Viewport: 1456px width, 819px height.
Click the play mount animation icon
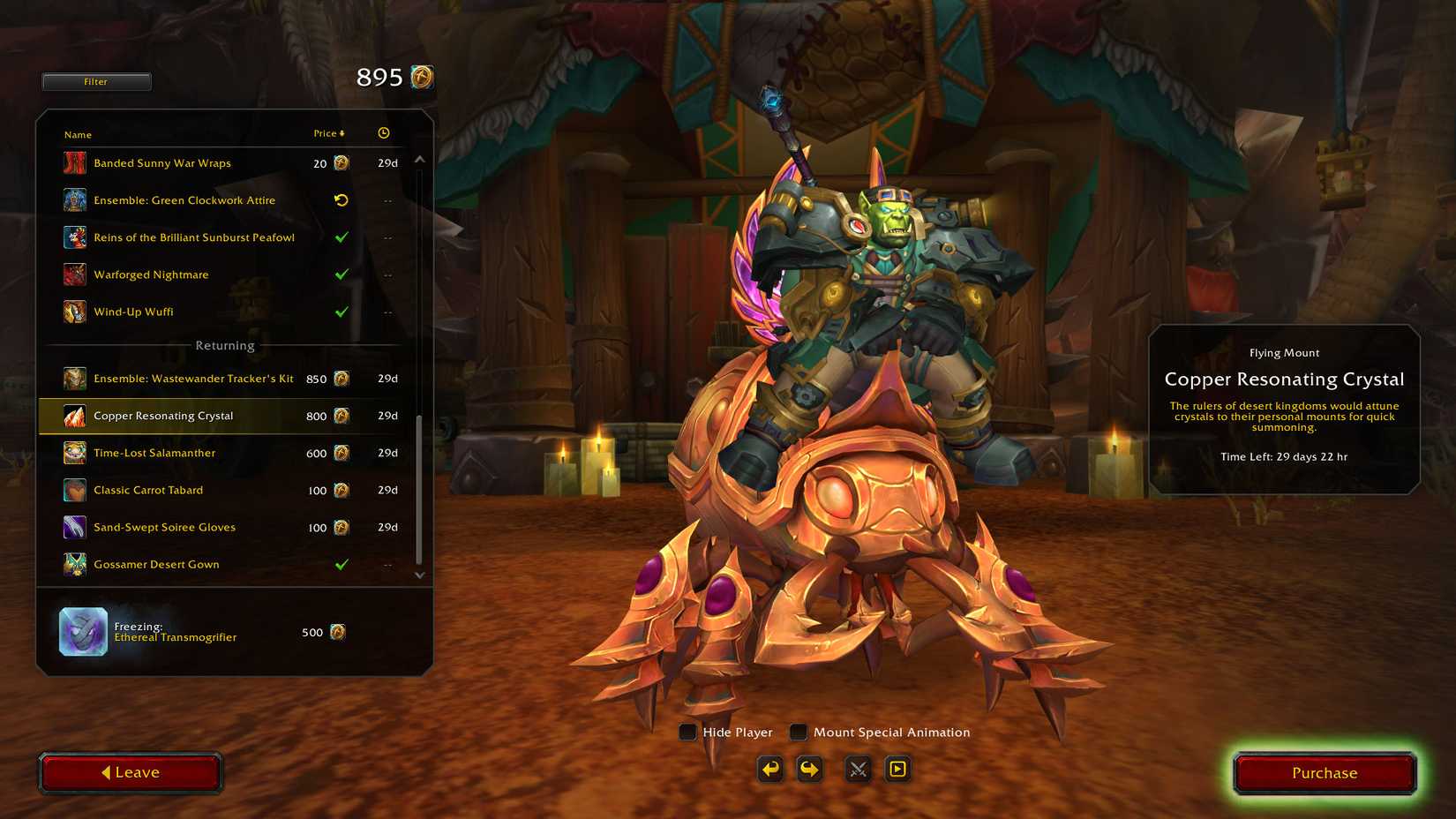[x=897, y=769]
